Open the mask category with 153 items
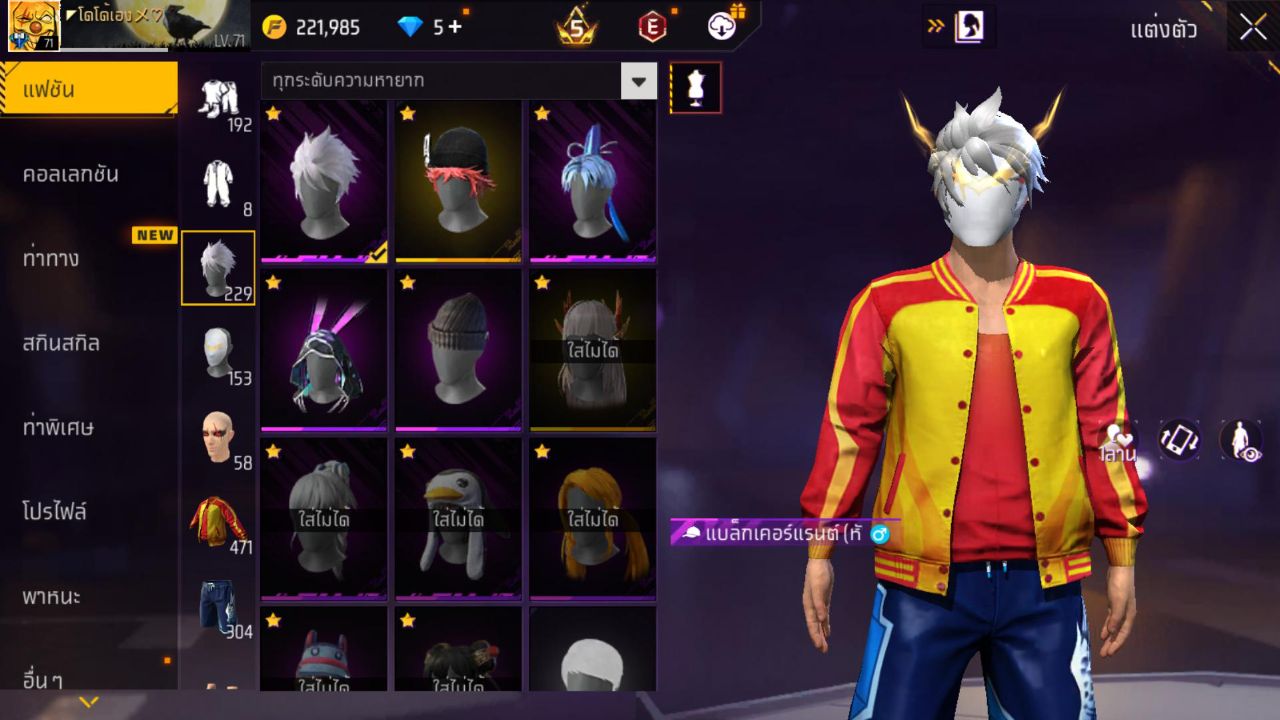 (x=218, y=350)
